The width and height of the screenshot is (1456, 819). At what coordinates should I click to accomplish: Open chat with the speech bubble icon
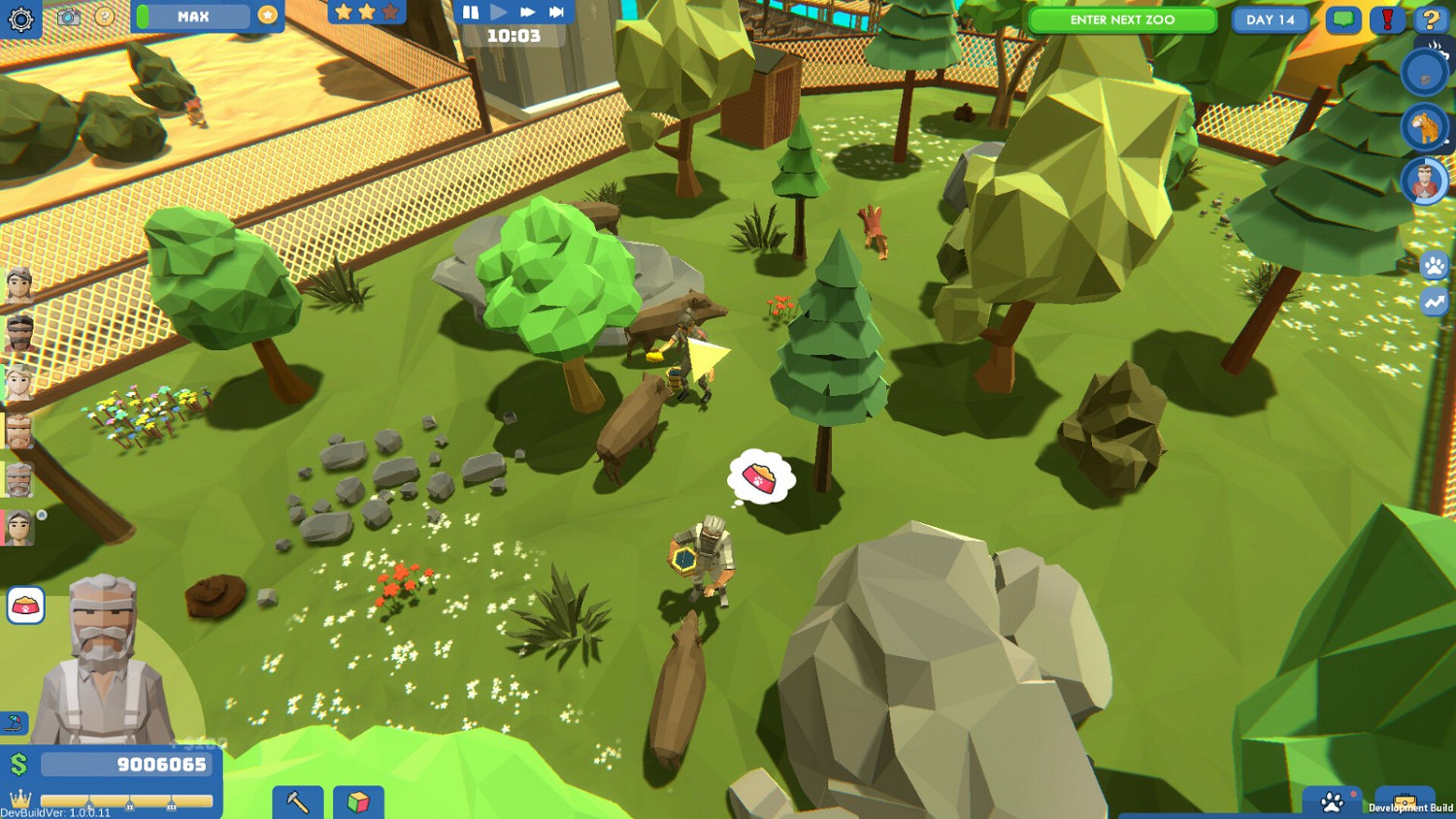point(1341,18)
